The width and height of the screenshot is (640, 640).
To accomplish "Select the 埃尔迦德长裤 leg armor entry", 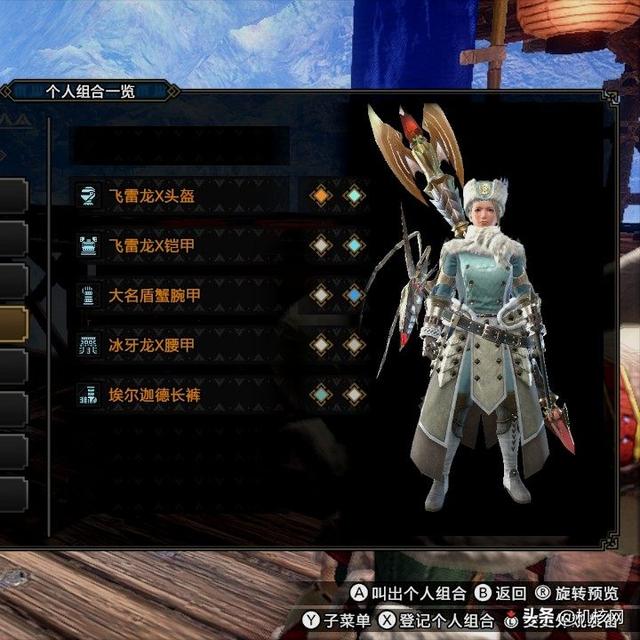I will click(x=152, y=395).
